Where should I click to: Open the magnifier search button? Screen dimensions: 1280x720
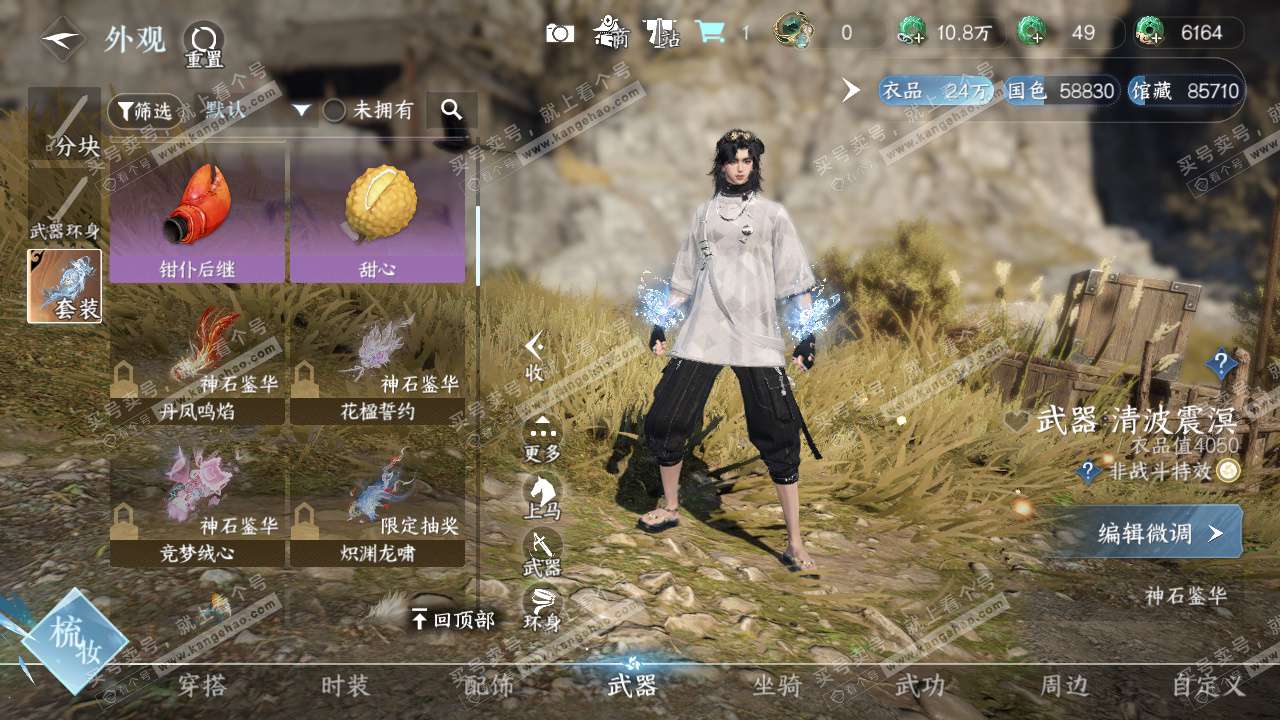[x=452, y=110]
